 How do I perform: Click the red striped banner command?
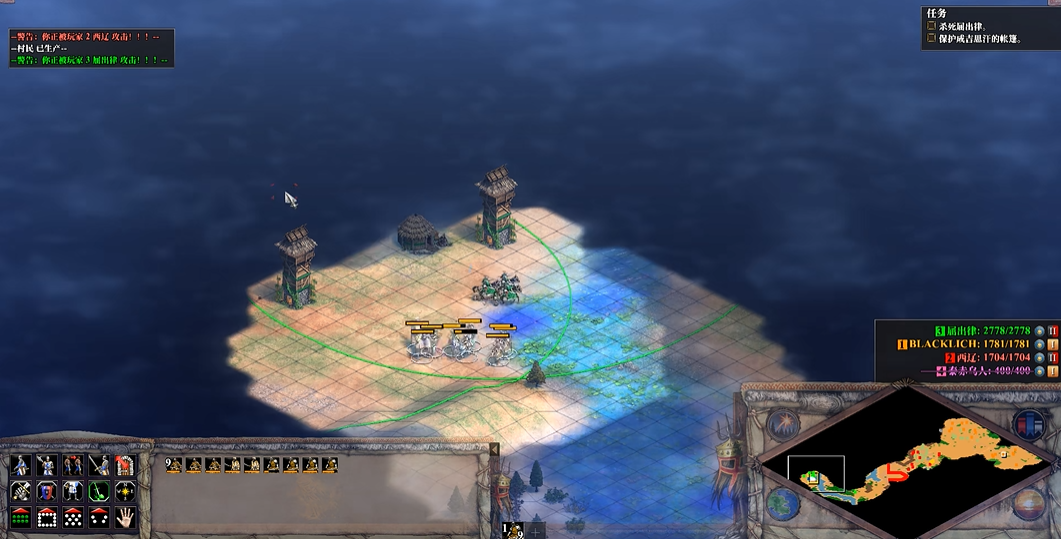pyautogui.click(x=125, y=465)
